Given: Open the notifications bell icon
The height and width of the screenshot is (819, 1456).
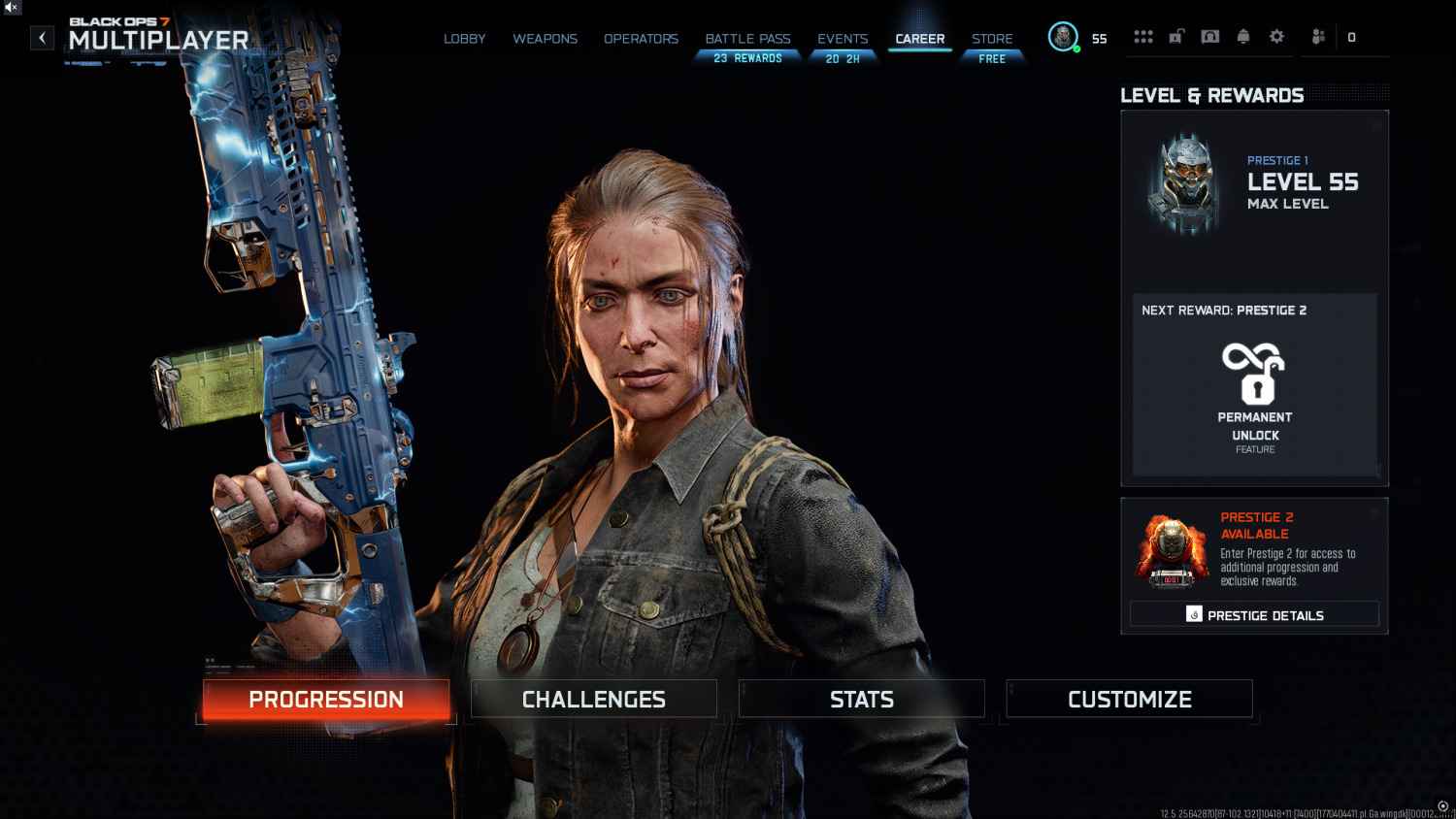Looking at the screenshot, I should click(x=1243, y=36).
